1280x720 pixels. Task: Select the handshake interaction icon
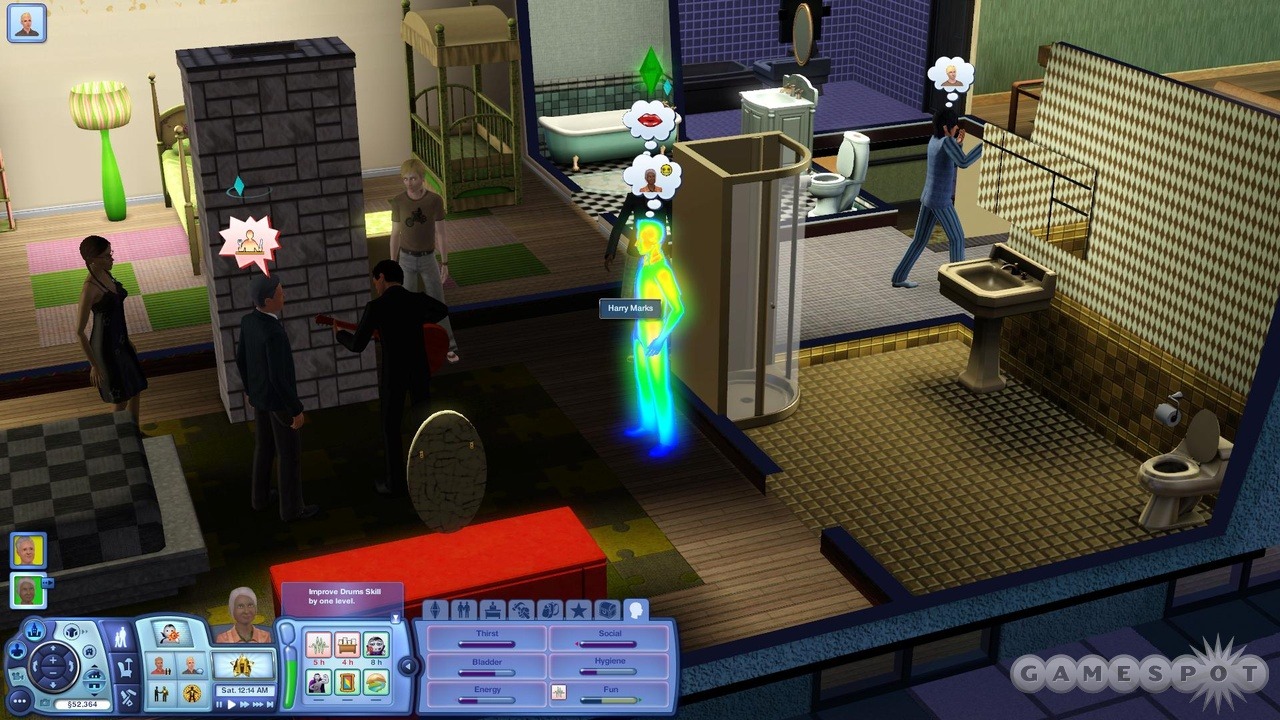click(161, 694)
